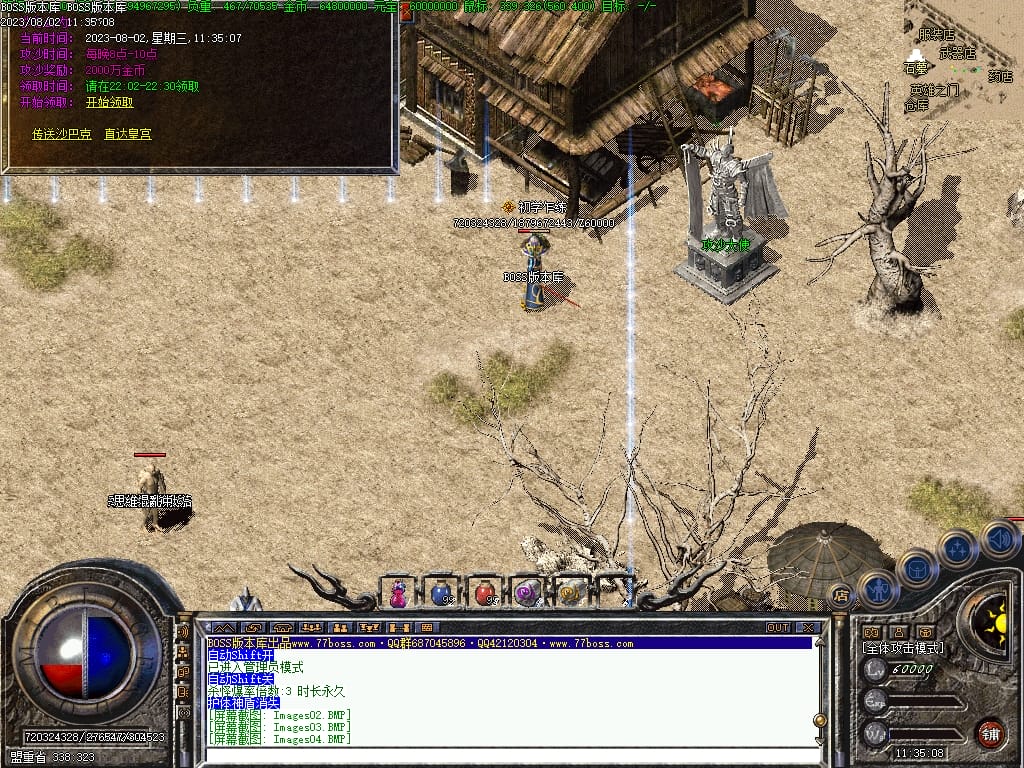Use the red health potion slot

(x=485, y=593)
